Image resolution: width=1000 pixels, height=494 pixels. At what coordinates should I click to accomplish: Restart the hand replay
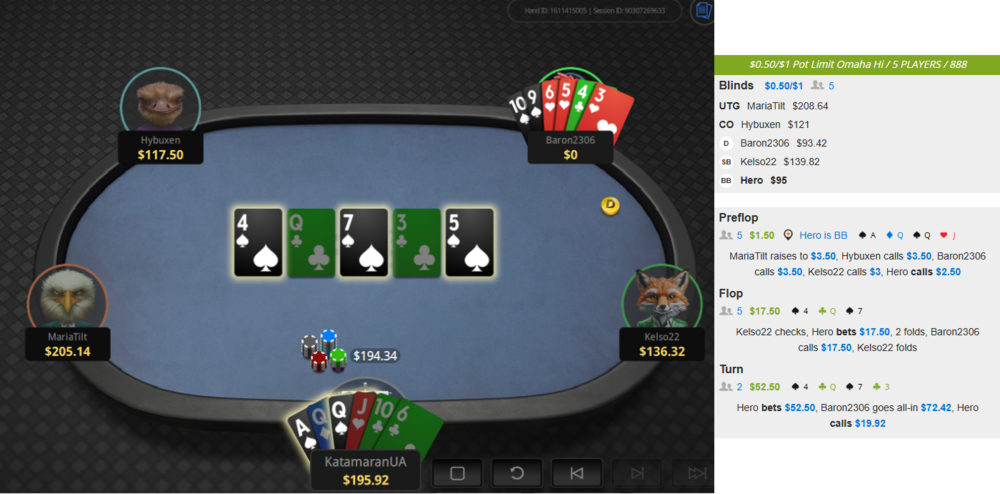[x=517, y=473]
